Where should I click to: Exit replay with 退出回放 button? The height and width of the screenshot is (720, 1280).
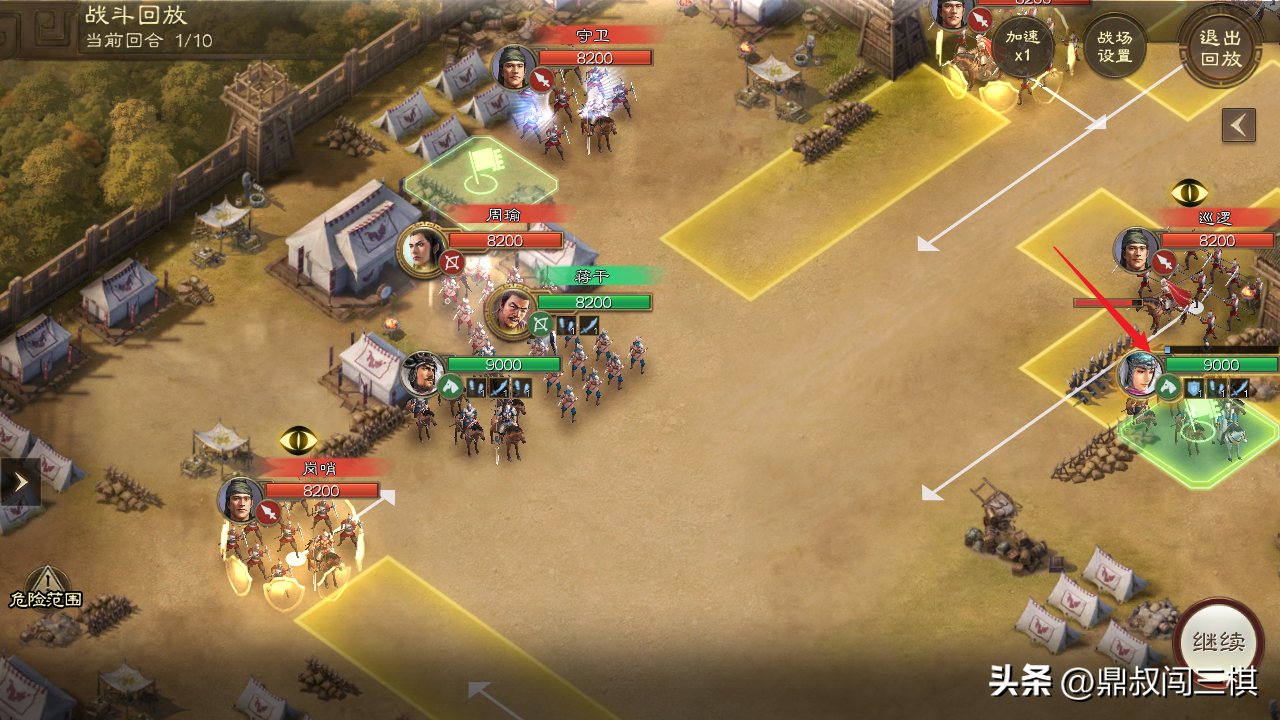pyautogui.click(x=1219, y=47)
